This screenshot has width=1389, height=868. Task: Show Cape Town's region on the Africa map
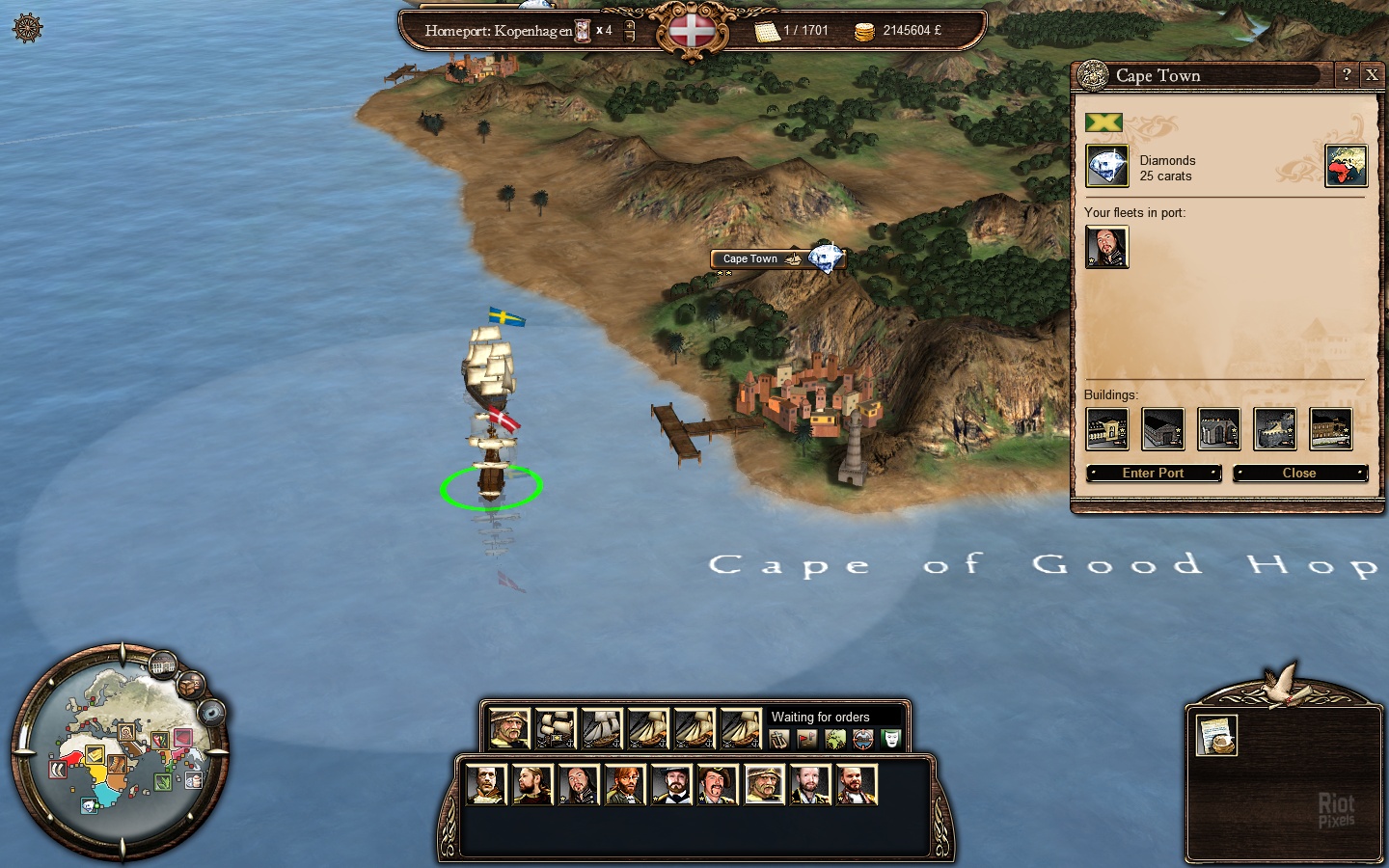click(x=1346, y=166)
